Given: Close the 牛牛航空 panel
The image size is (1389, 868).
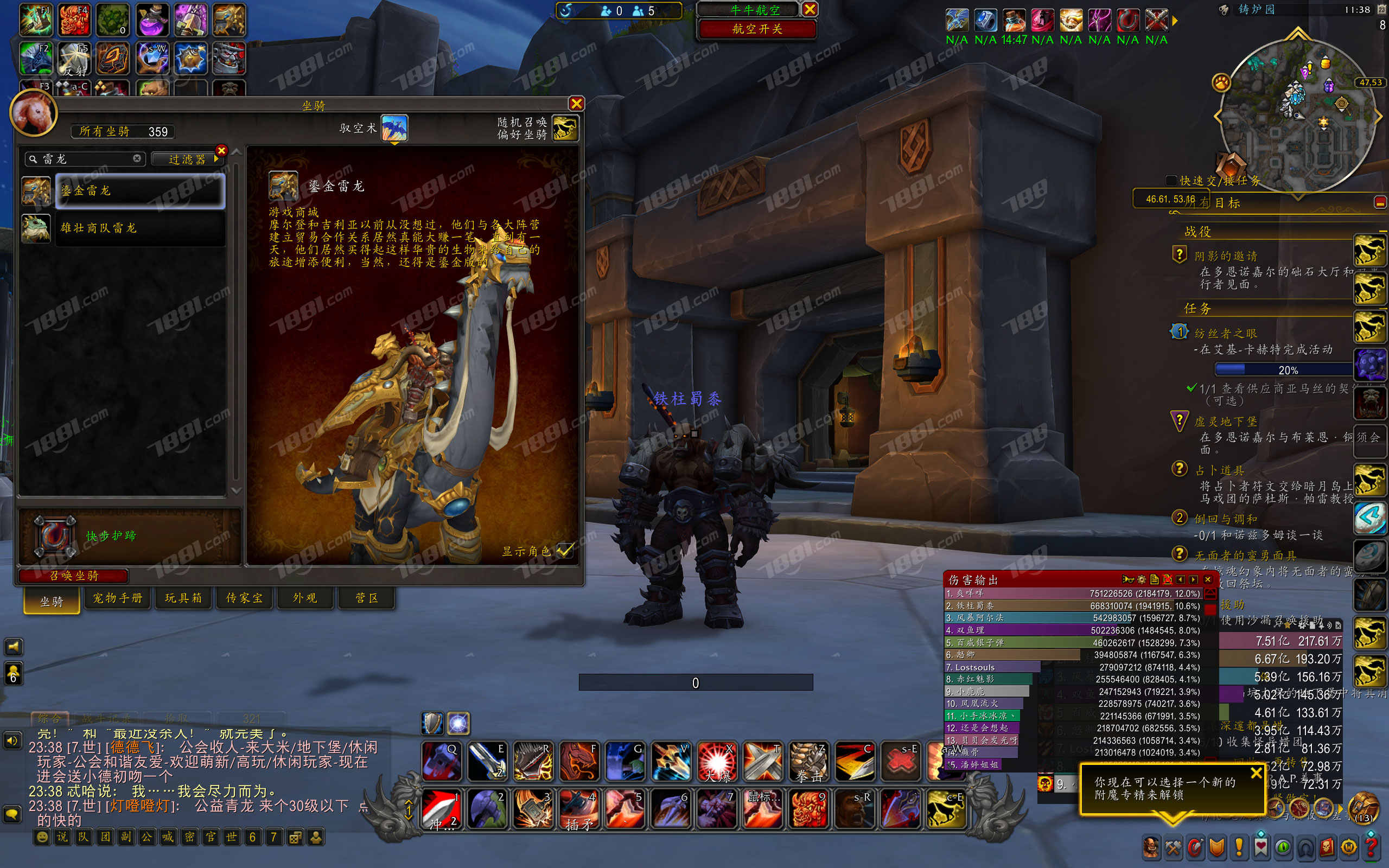Looking at the screenshot, I should pyautogui.click(x=810, y=9).
